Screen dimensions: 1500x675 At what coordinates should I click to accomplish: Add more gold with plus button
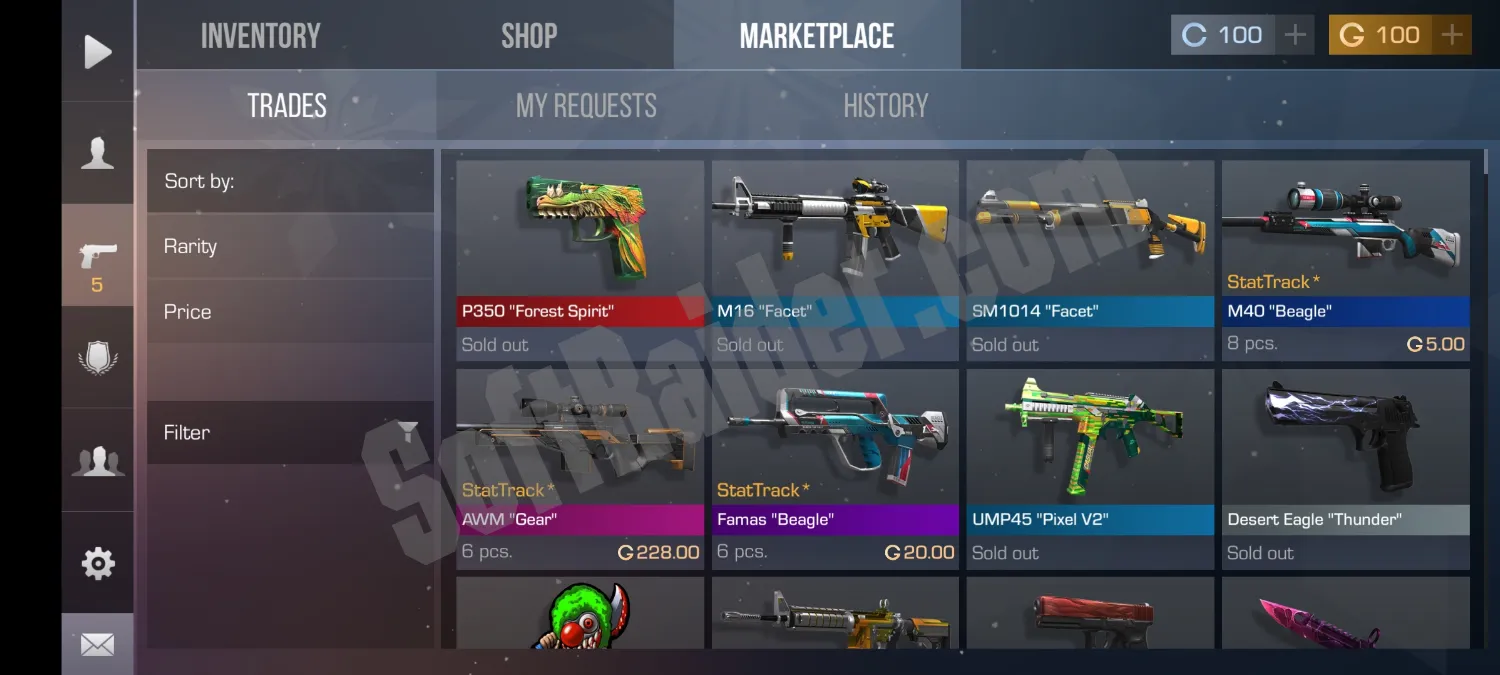[x=1452, y=36]
